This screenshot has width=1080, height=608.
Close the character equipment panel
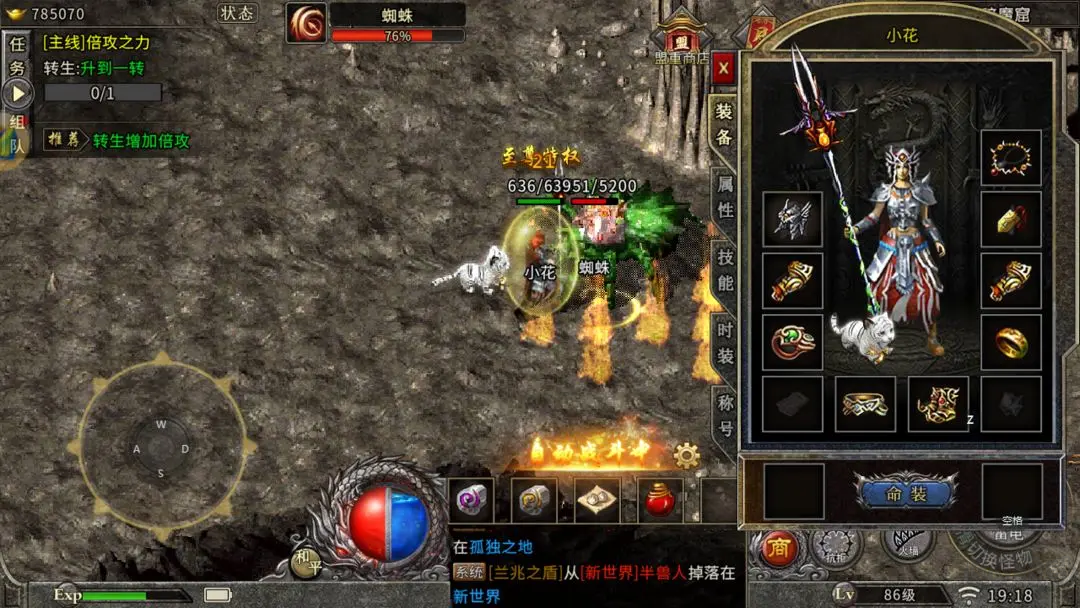click(724, 68)
